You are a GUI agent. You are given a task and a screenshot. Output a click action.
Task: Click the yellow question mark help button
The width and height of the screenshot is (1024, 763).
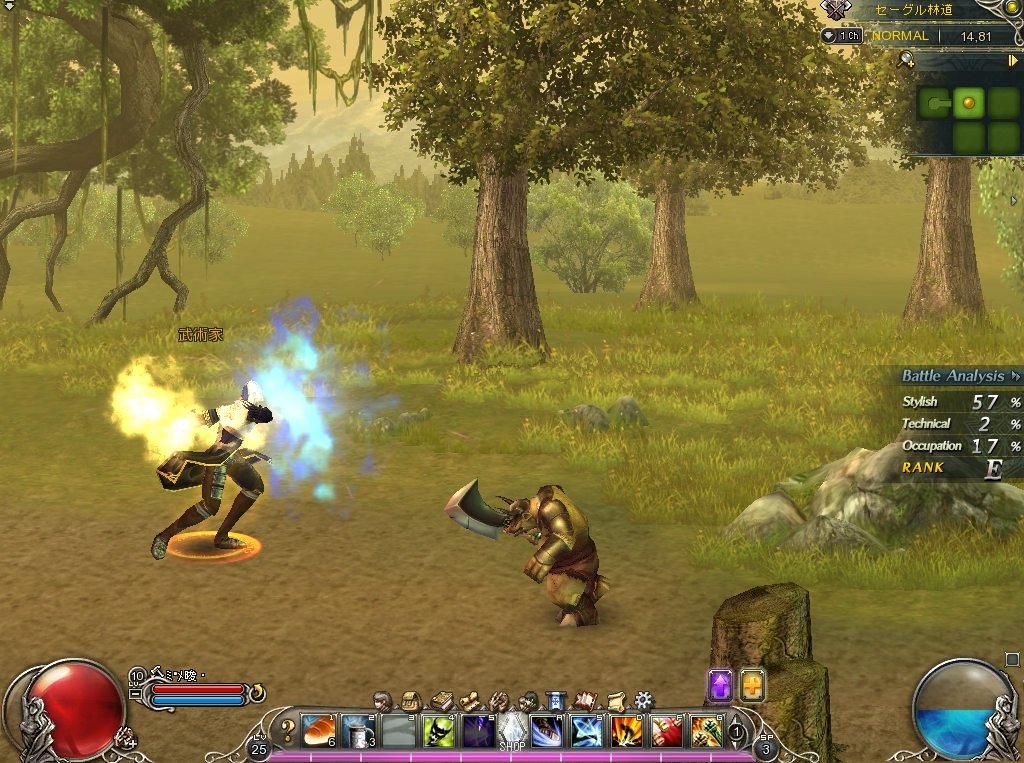(287, 730)
